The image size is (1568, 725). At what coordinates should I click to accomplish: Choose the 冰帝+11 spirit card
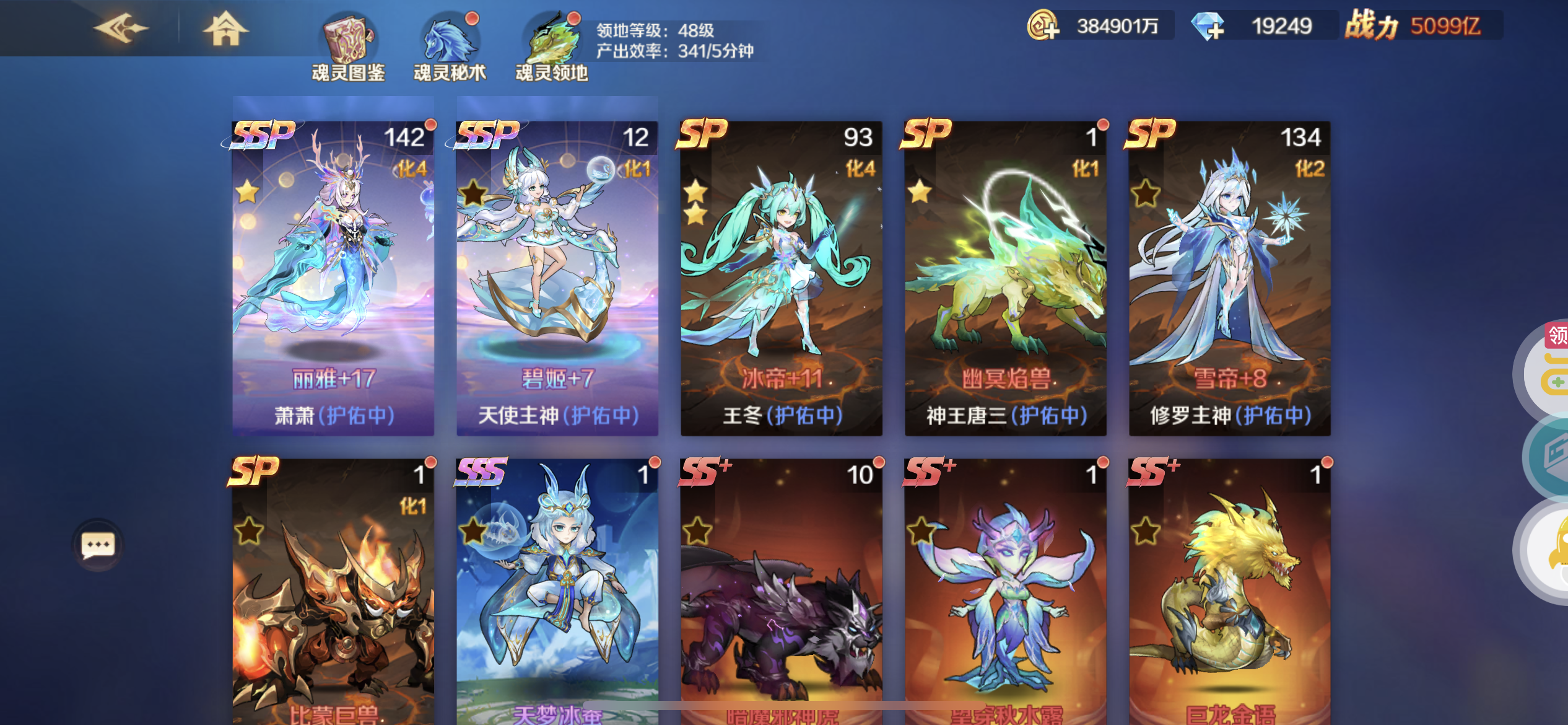pos(782,278)
